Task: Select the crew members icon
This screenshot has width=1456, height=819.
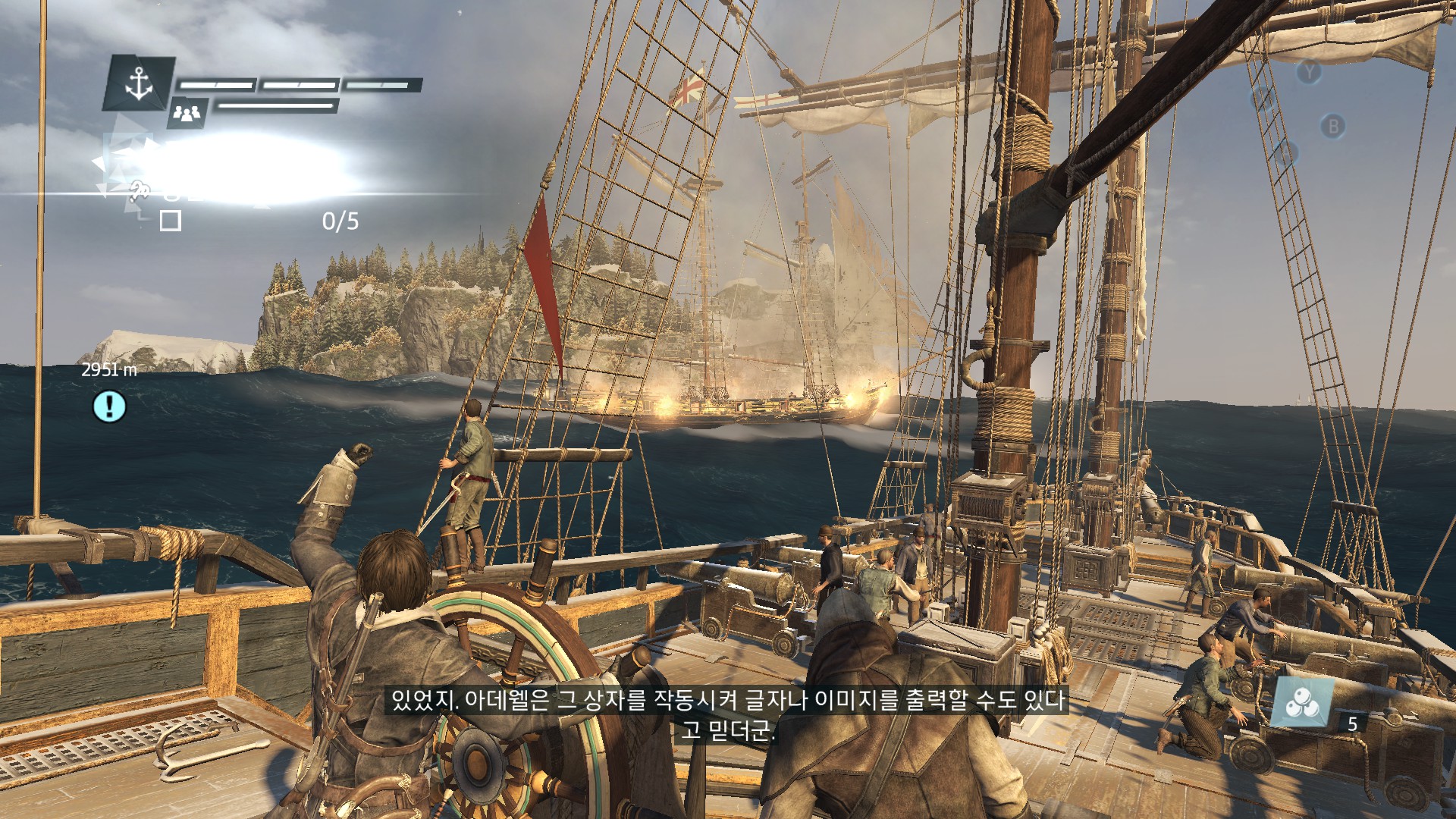Action: 187,113
